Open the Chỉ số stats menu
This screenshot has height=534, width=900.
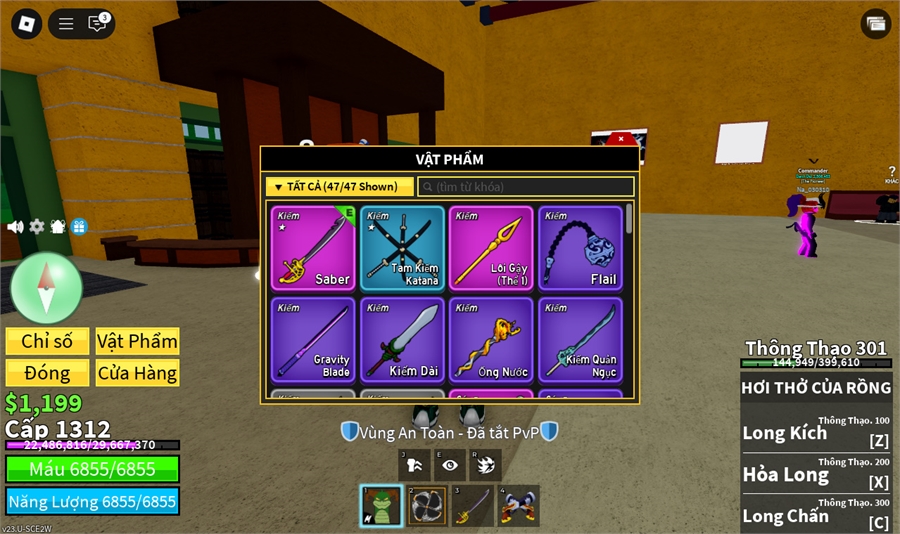coord(47,341)
